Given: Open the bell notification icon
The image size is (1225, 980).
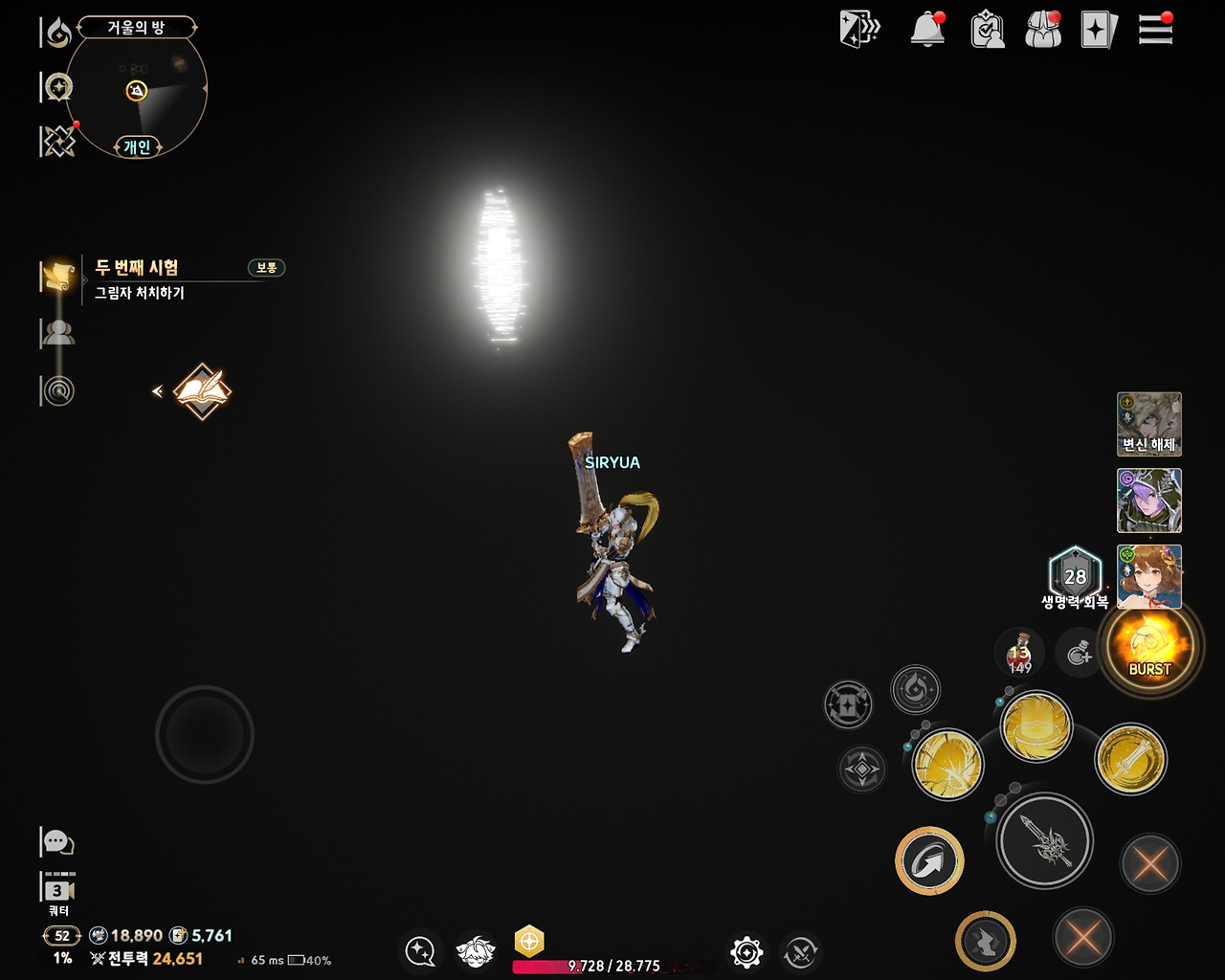Looking at the screenshot, I should pos(925,30).
